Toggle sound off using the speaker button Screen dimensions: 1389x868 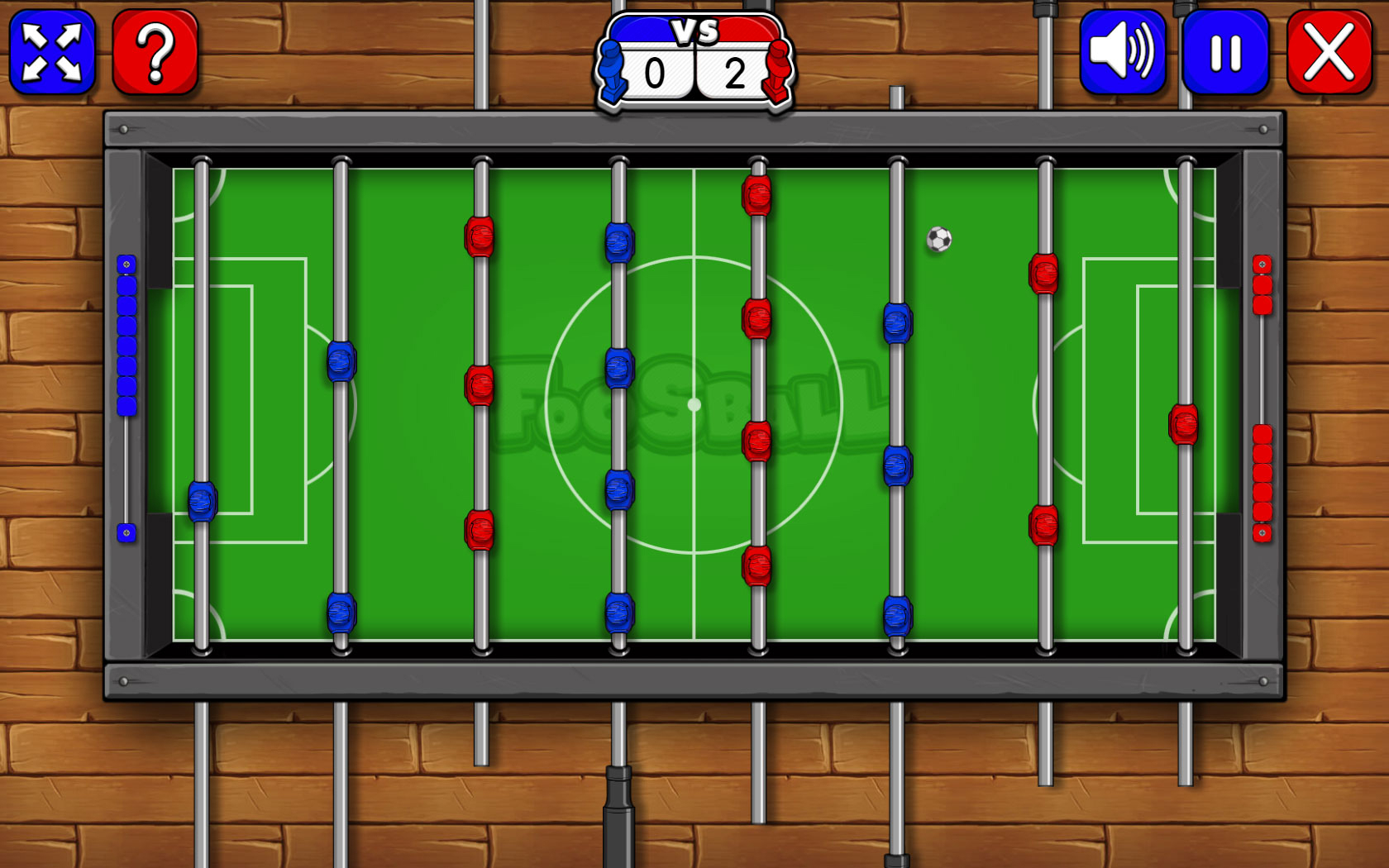1121,53
